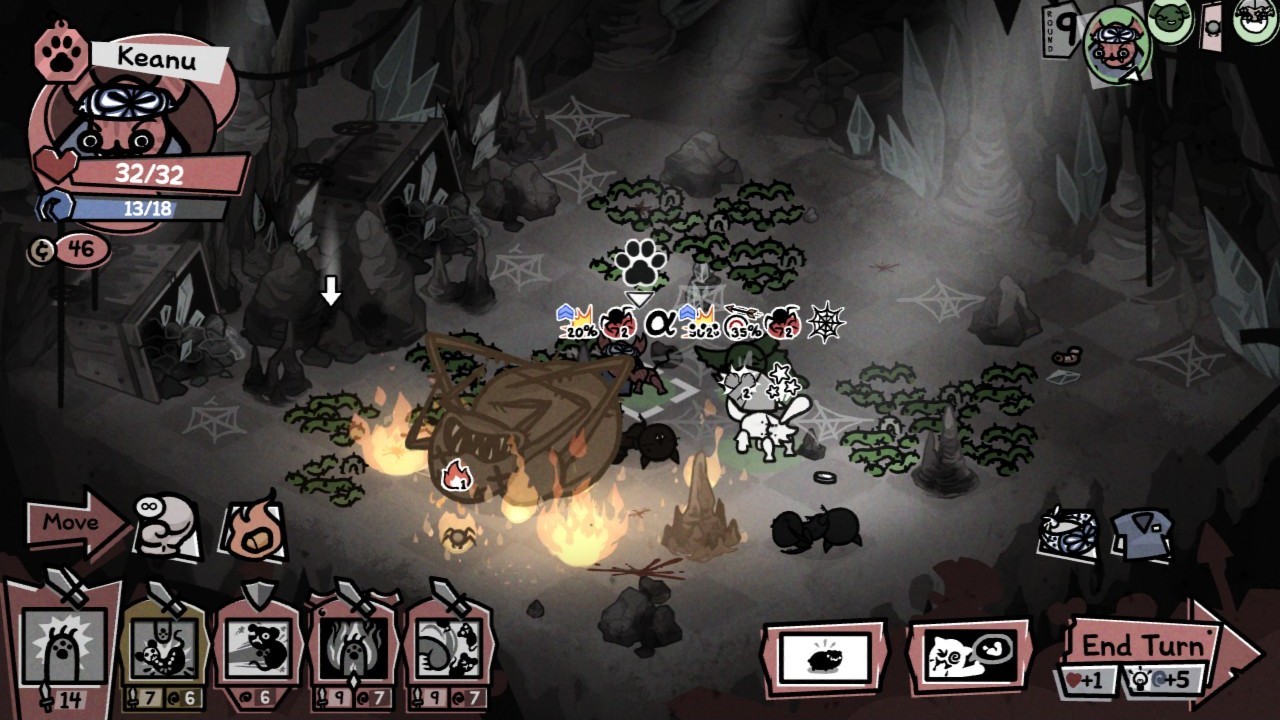Viewport: 1280px width, 720px height.
Task: Select the flame passive icon beside the muscle arm
Action: point(253,528)
